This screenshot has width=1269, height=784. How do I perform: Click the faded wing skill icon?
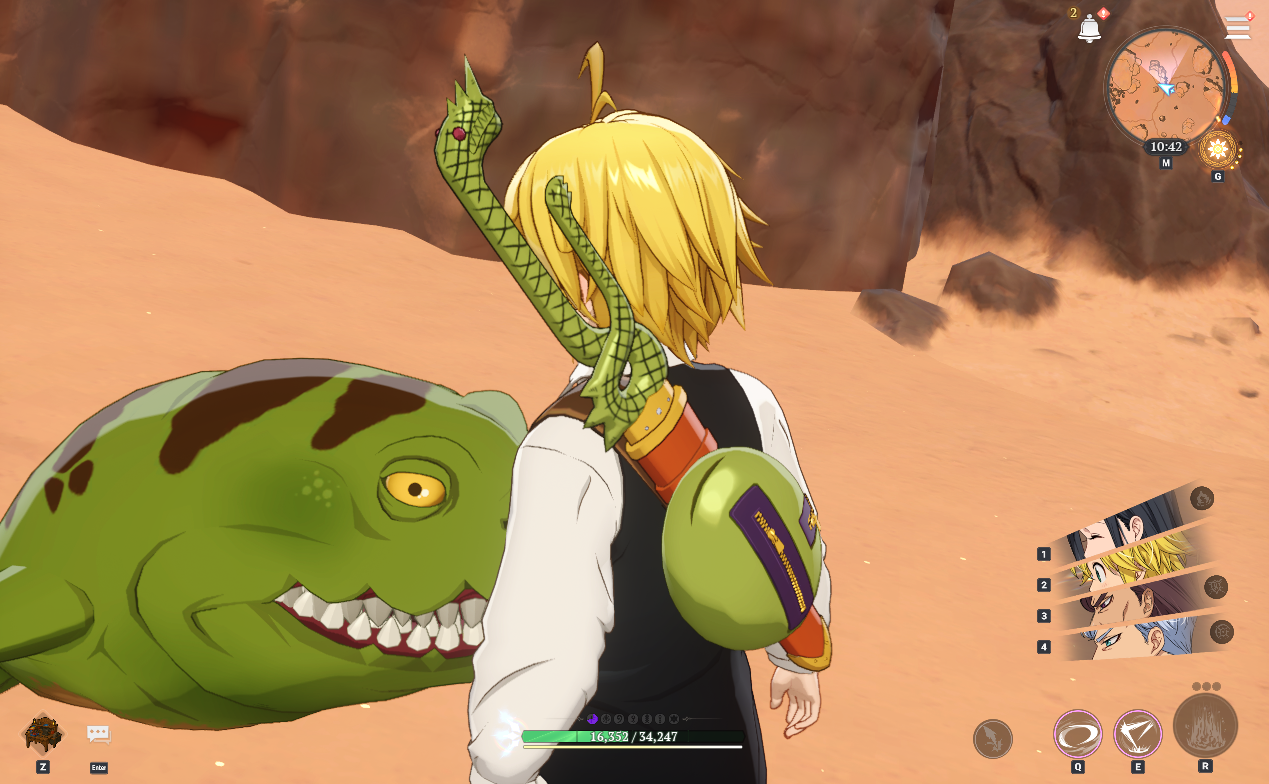click(992, 739)
